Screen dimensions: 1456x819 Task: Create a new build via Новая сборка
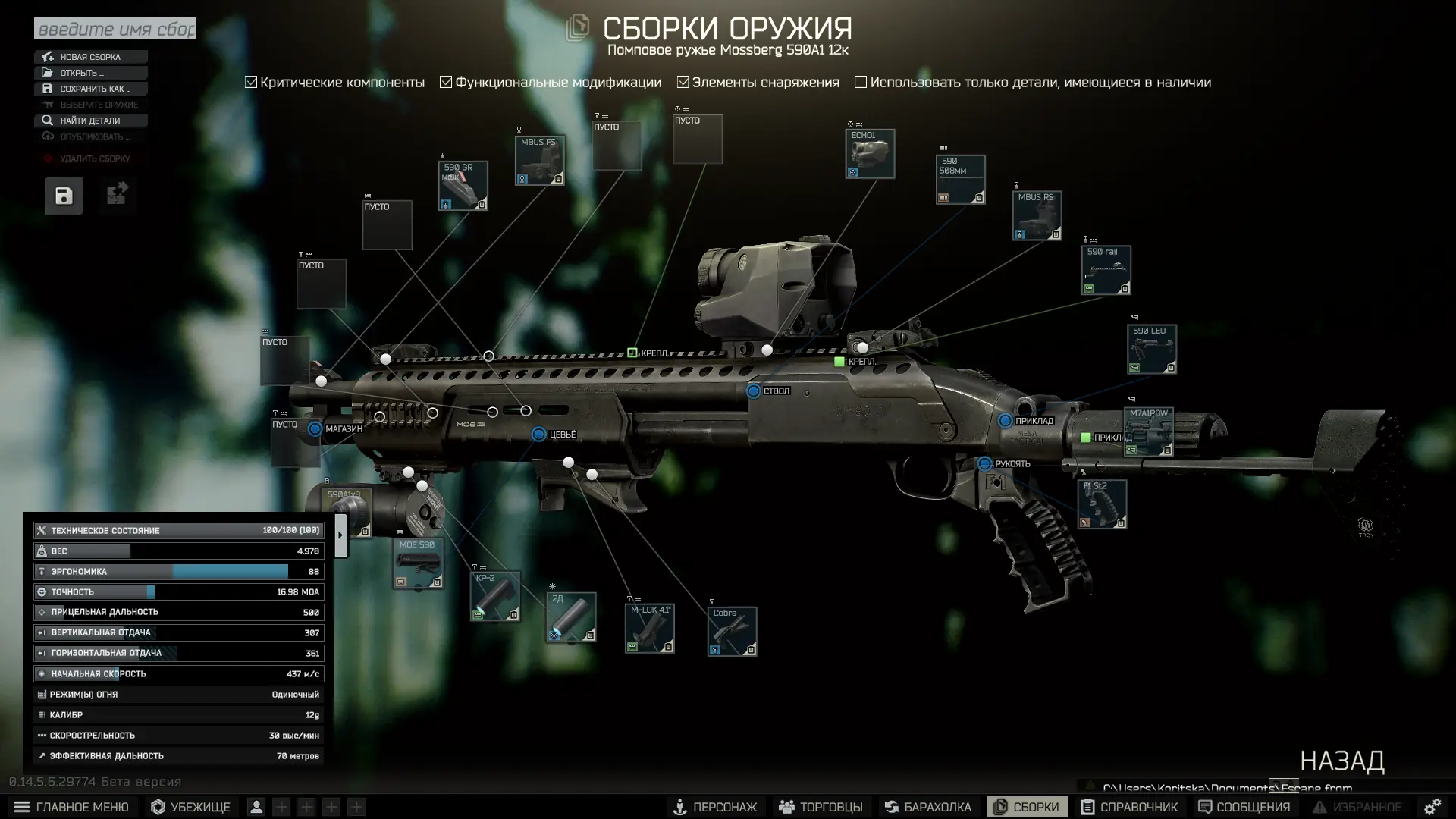pos(90,57)
